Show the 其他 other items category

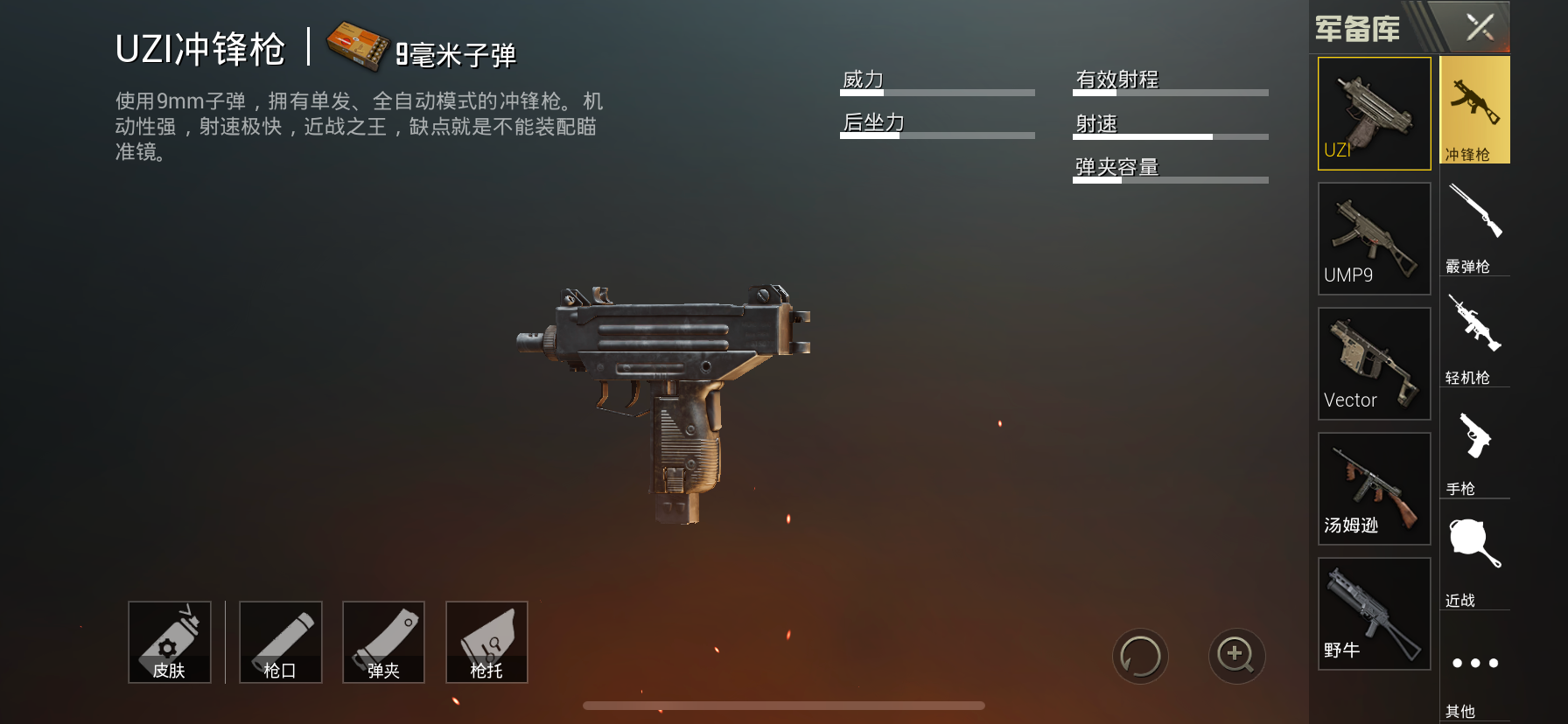1474,673
